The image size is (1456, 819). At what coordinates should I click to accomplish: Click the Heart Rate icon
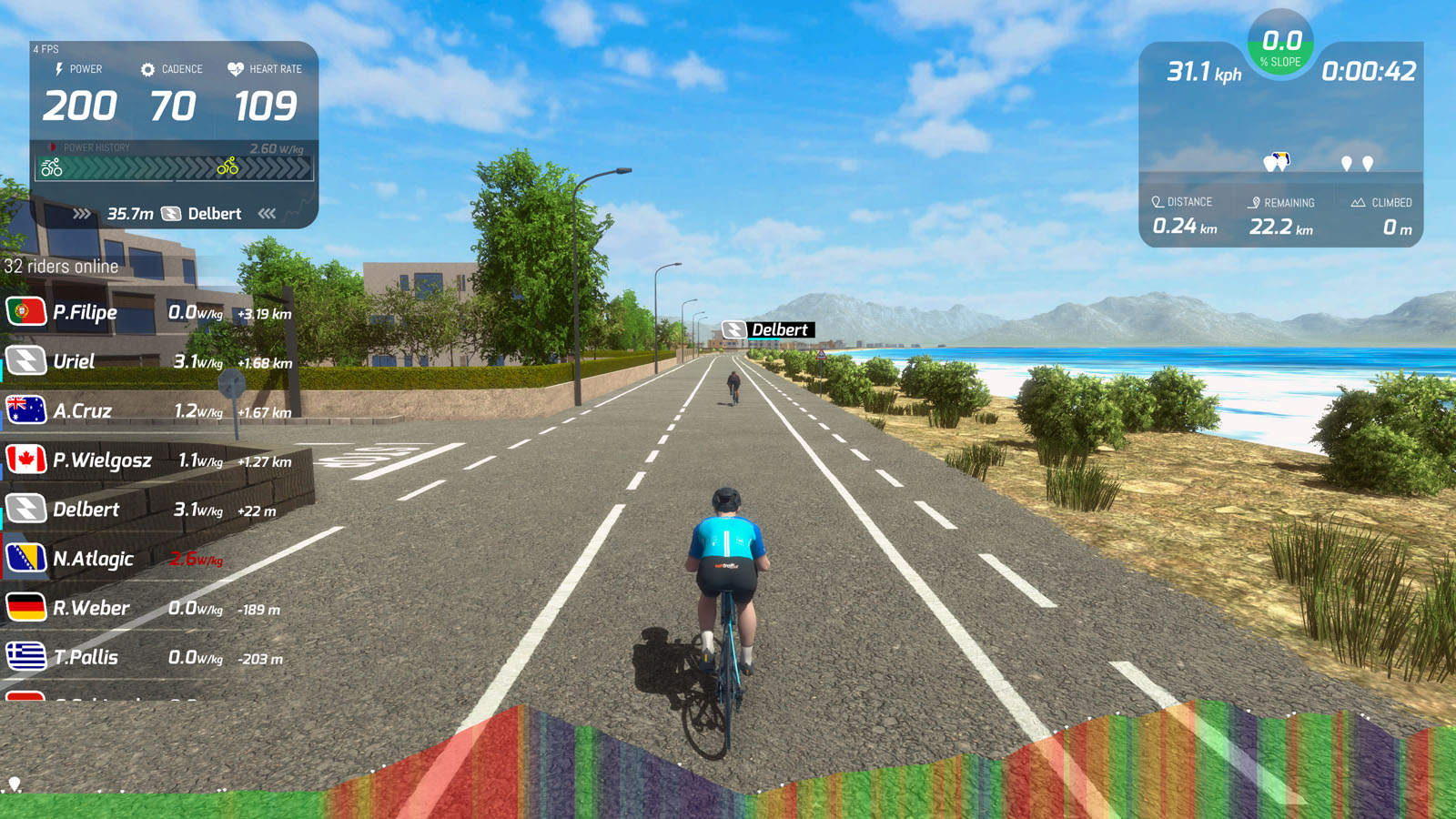click(x=237, y=69)
